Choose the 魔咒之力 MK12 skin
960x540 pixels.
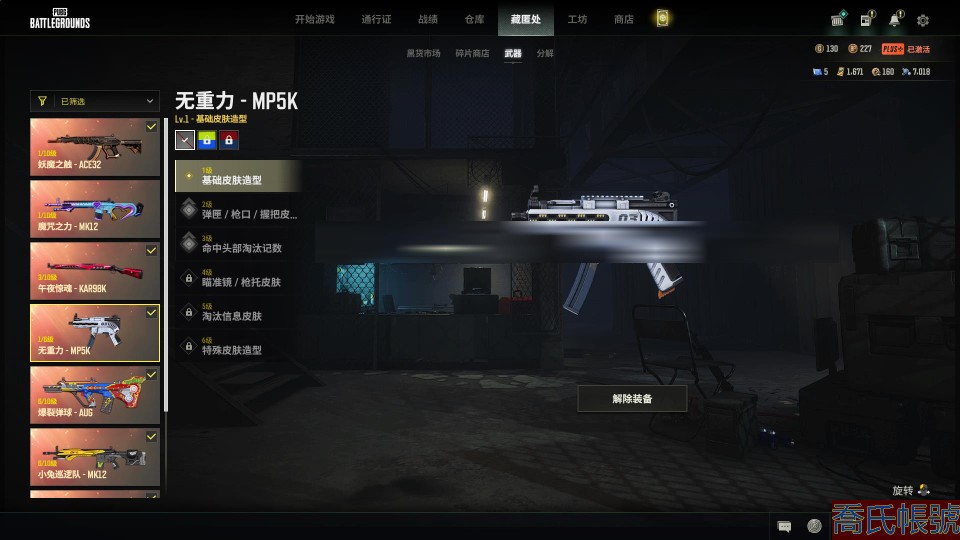(x=95, y=208)
